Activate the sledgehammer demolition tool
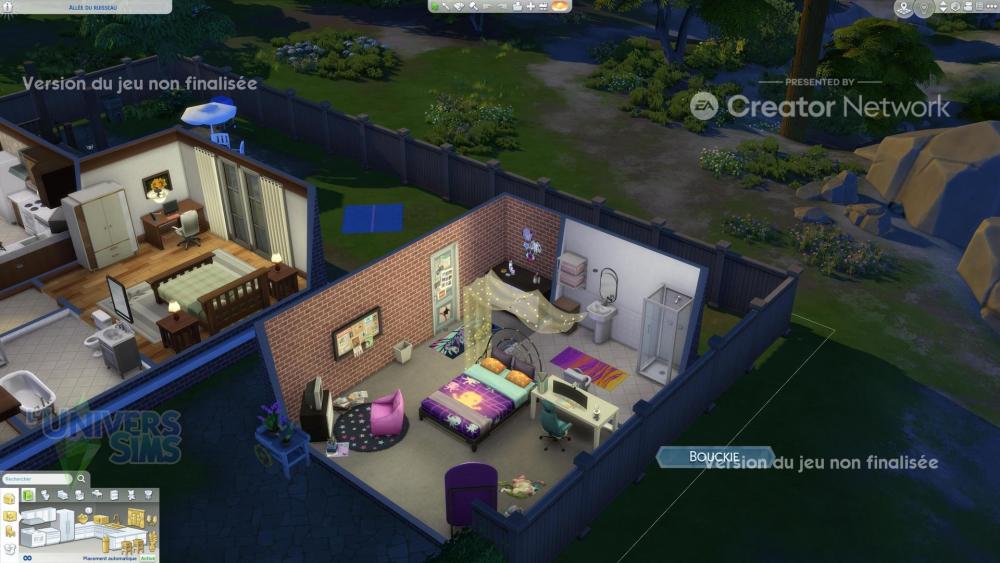The width and height of the screenshot is (1000, 563). (x=473, y=6)
